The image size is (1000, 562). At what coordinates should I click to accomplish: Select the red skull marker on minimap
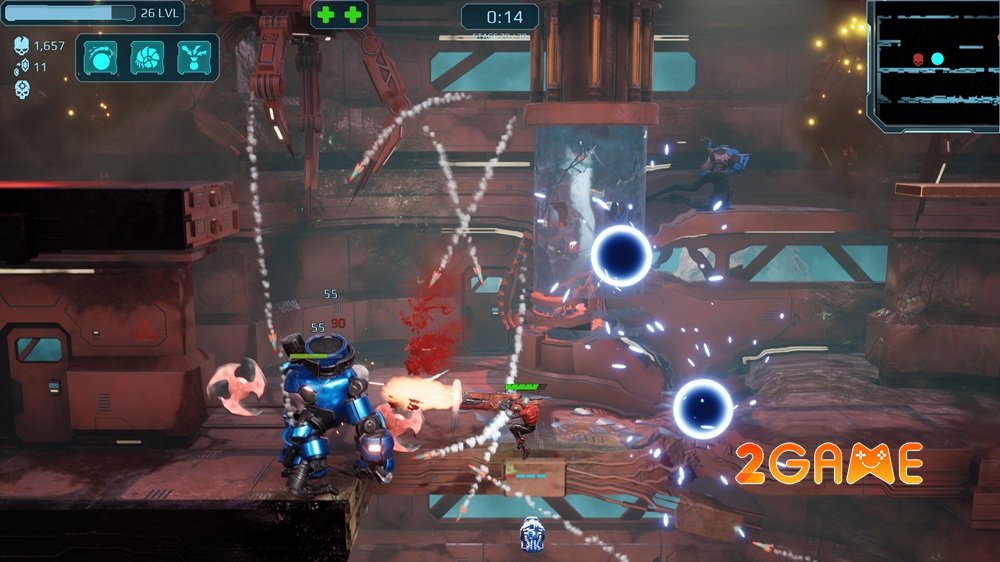918,59
